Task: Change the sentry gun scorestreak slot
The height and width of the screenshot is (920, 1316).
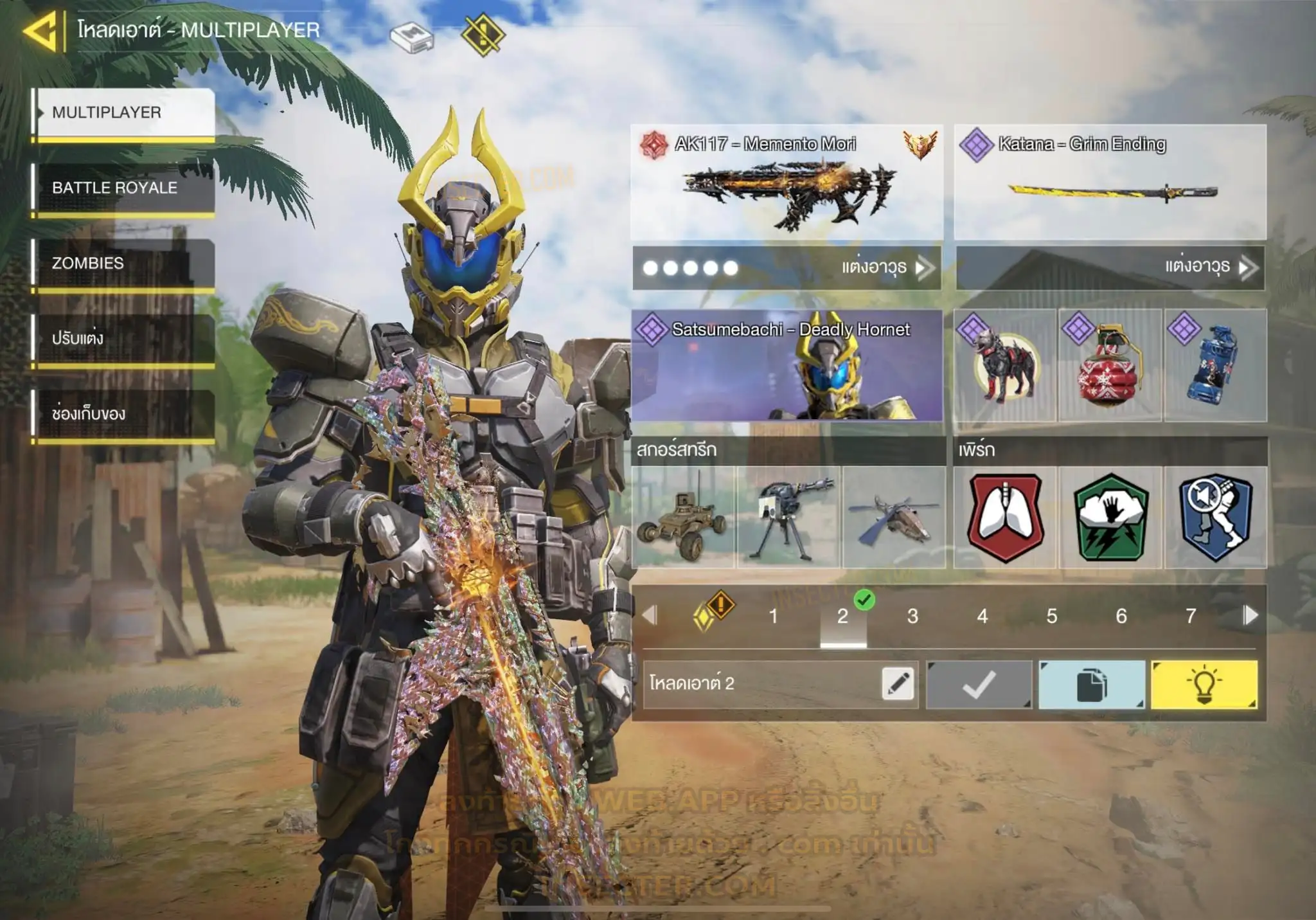Action: pos(788,517)
